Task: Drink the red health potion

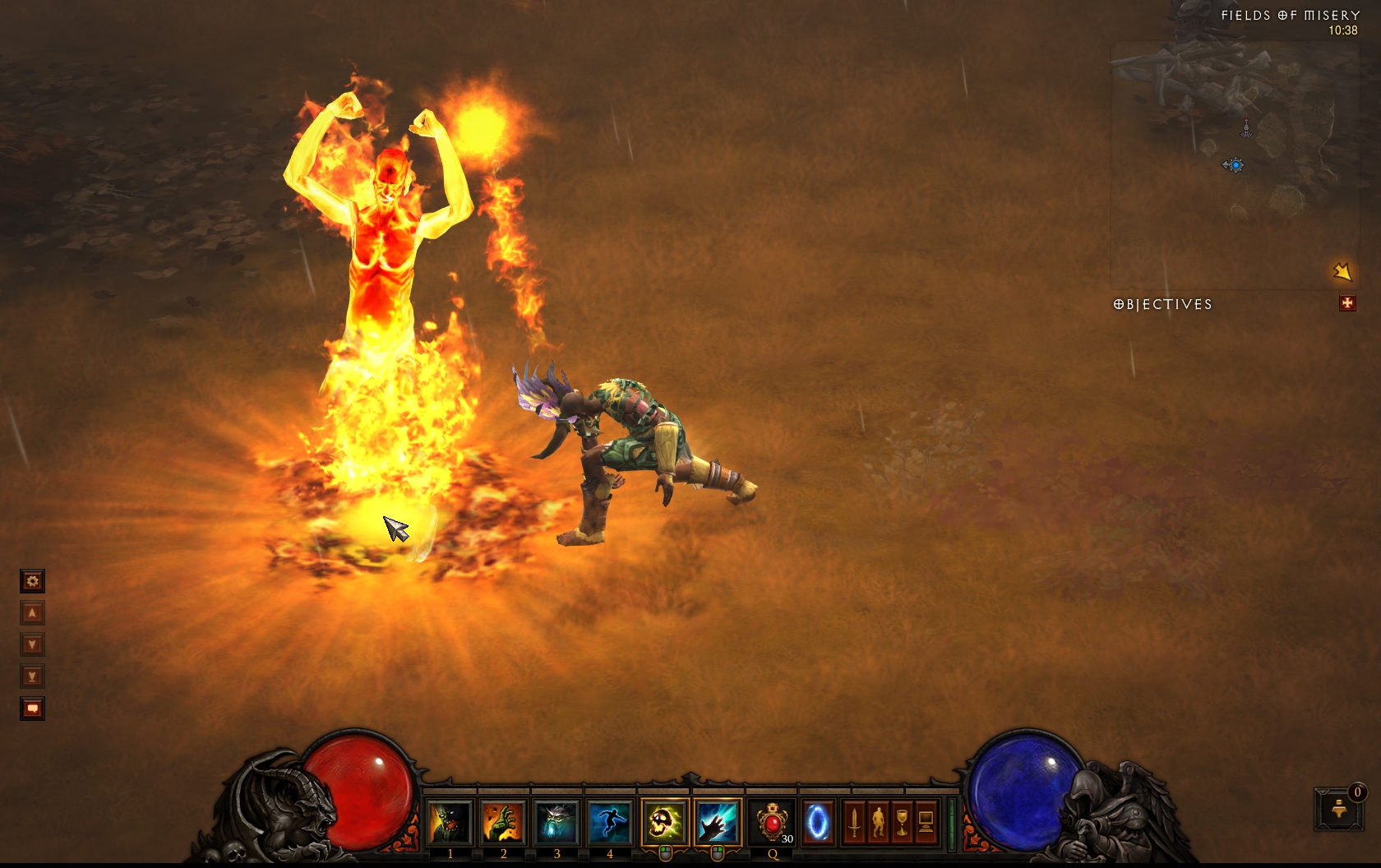Action: pos(773,822)
